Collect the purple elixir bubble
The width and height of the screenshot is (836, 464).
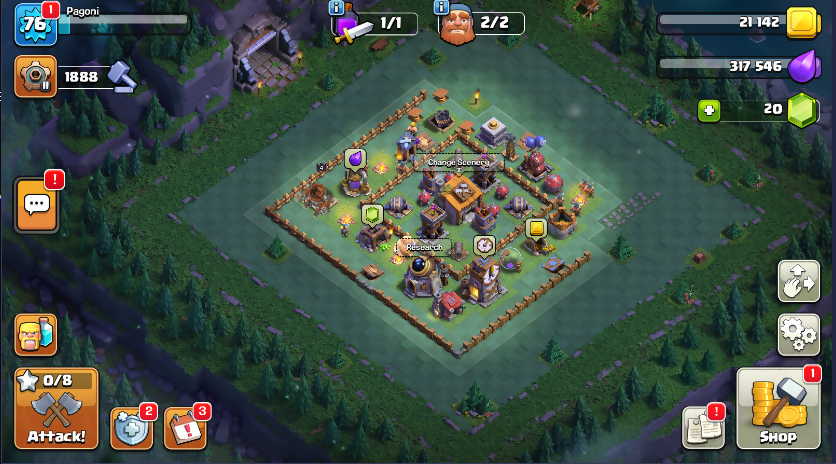pos(355,158)
